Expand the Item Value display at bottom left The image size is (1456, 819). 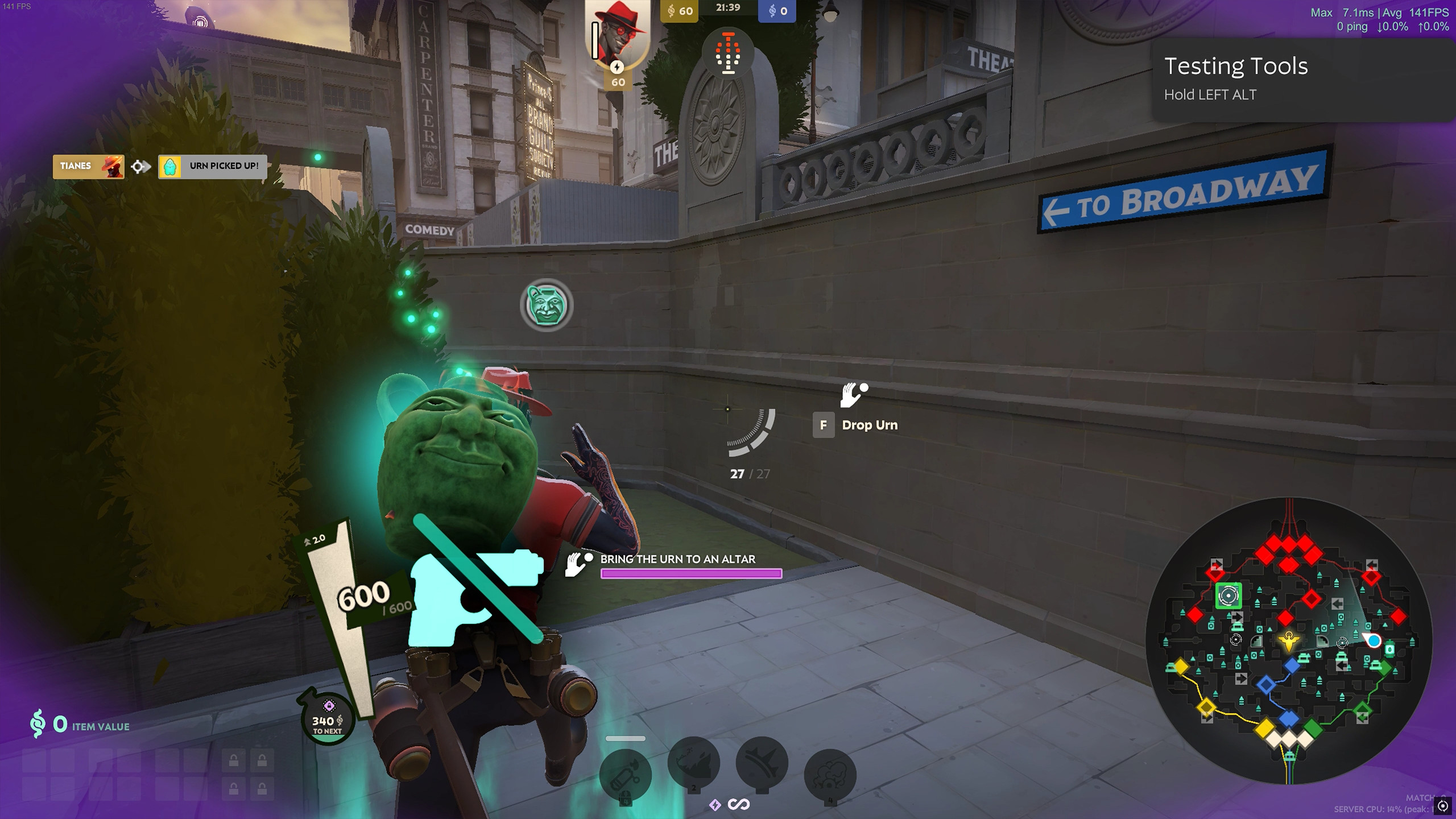coord(80,725)
